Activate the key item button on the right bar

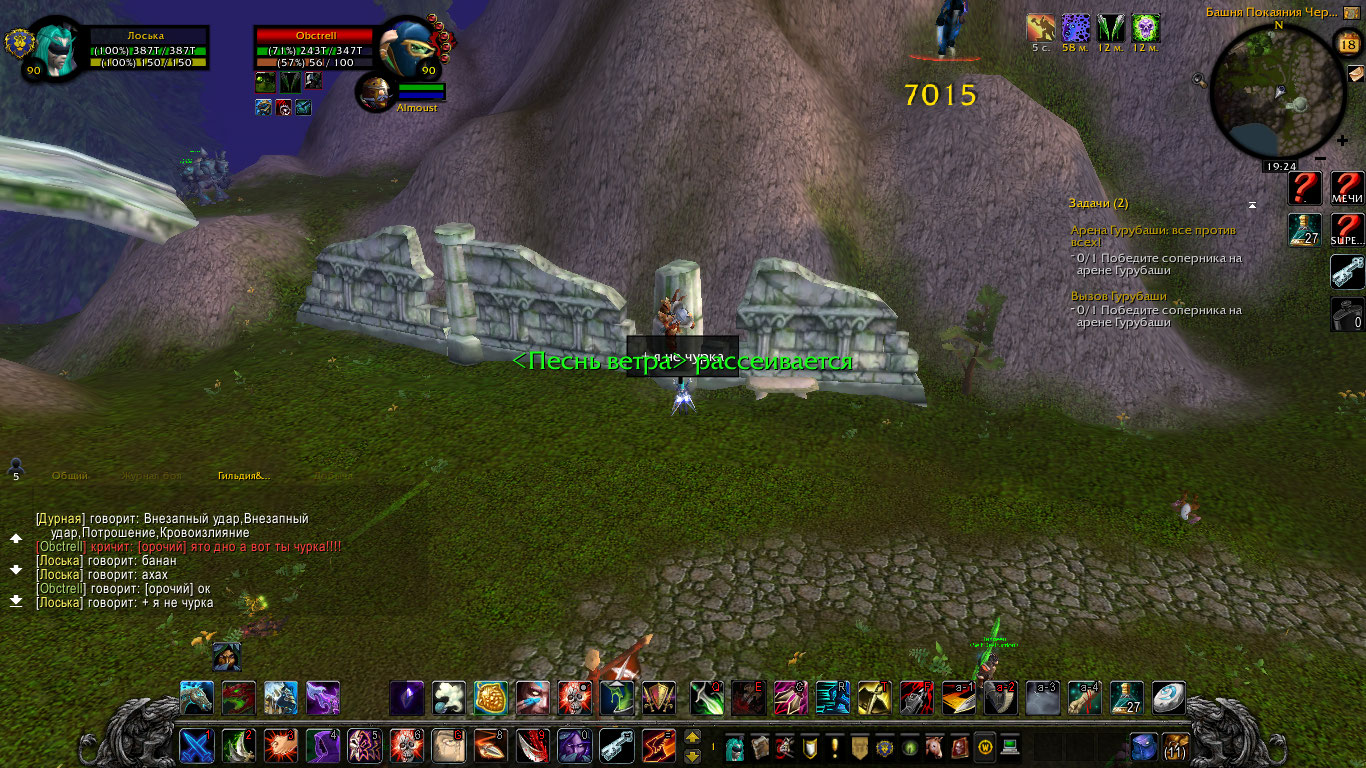click(1347, 272)
